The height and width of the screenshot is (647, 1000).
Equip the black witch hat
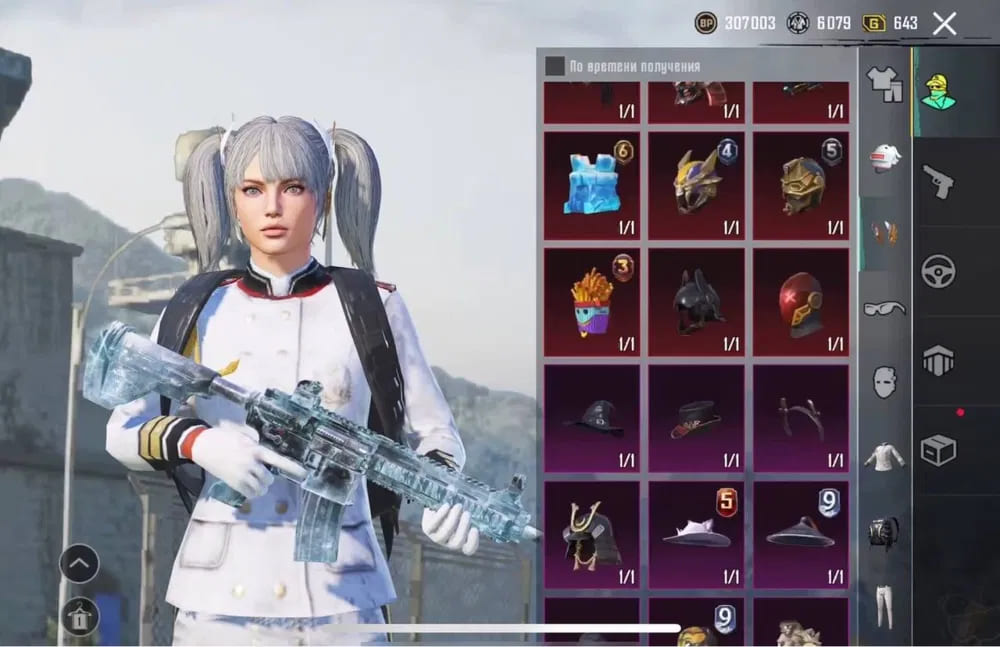click(x=592, y=417)
